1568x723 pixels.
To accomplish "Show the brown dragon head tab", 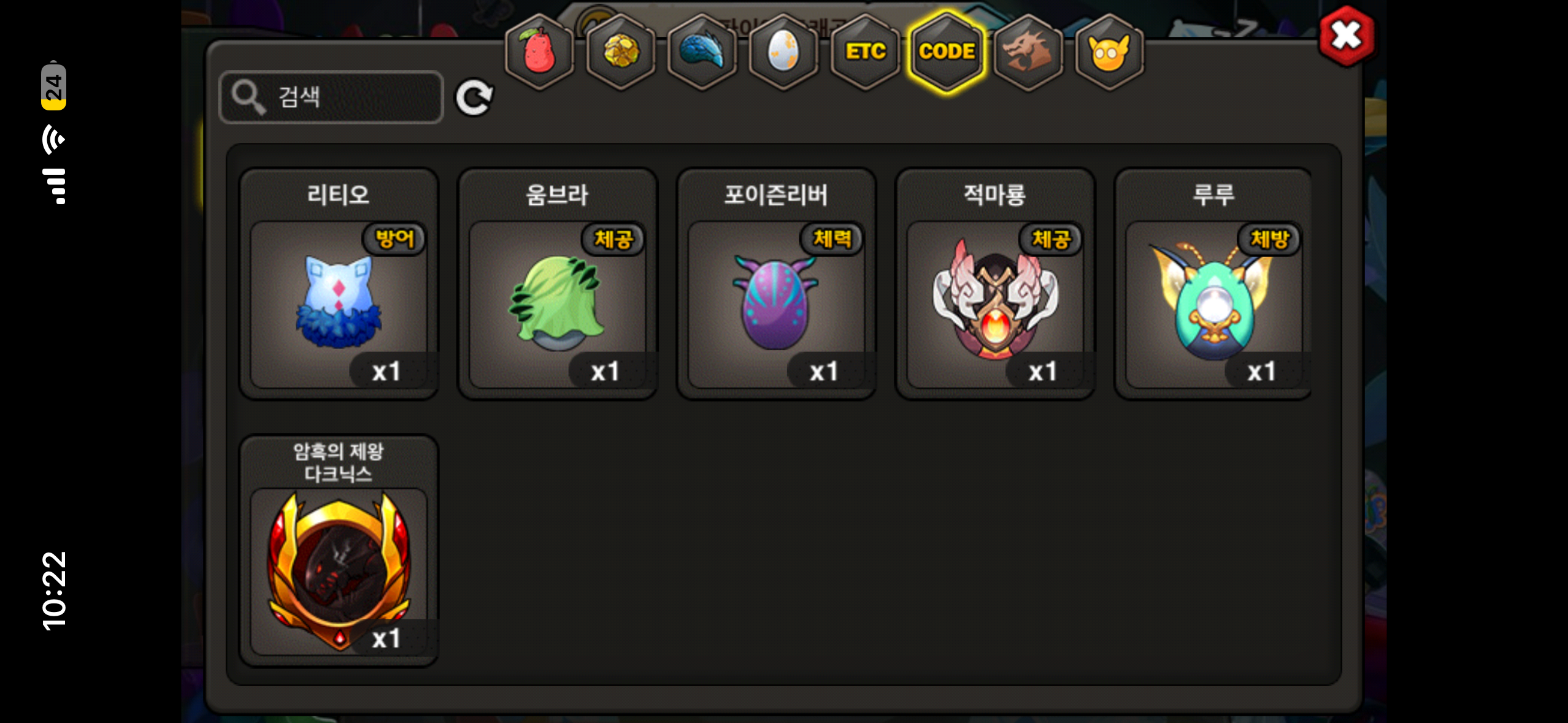I will [1028, 52].
